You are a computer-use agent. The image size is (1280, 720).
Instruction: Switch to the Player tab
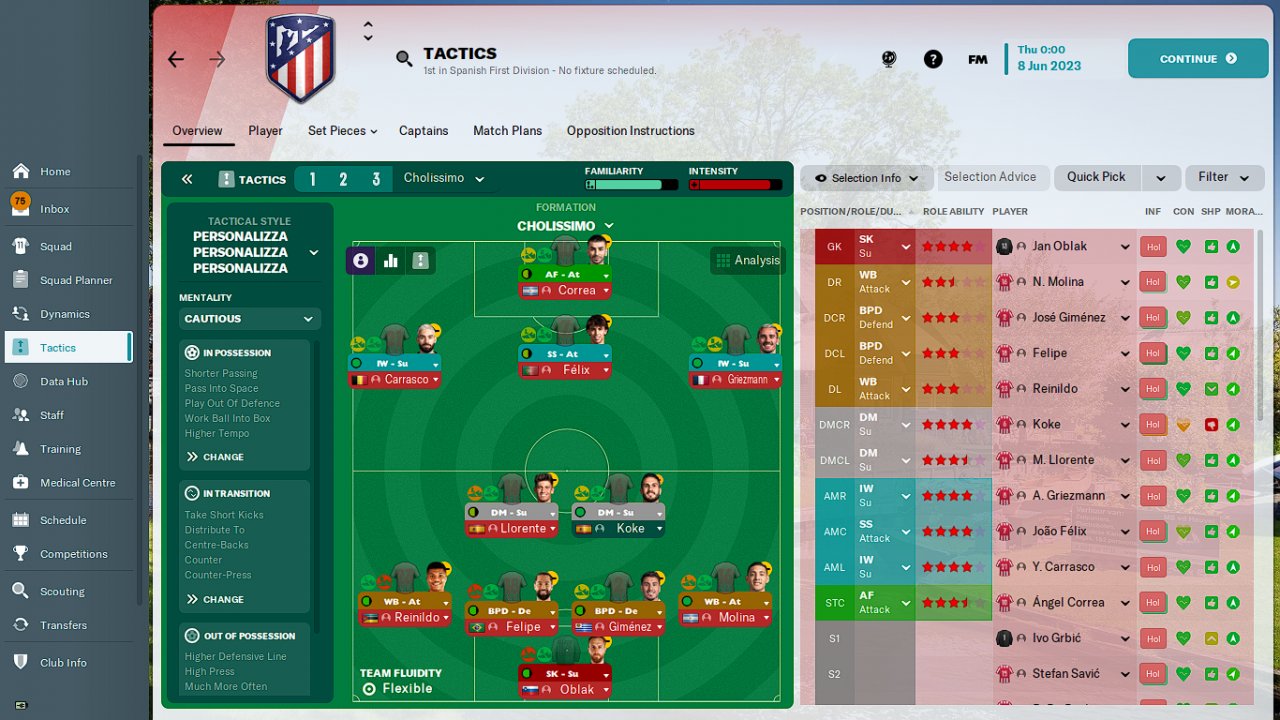(x=265, y=131)
